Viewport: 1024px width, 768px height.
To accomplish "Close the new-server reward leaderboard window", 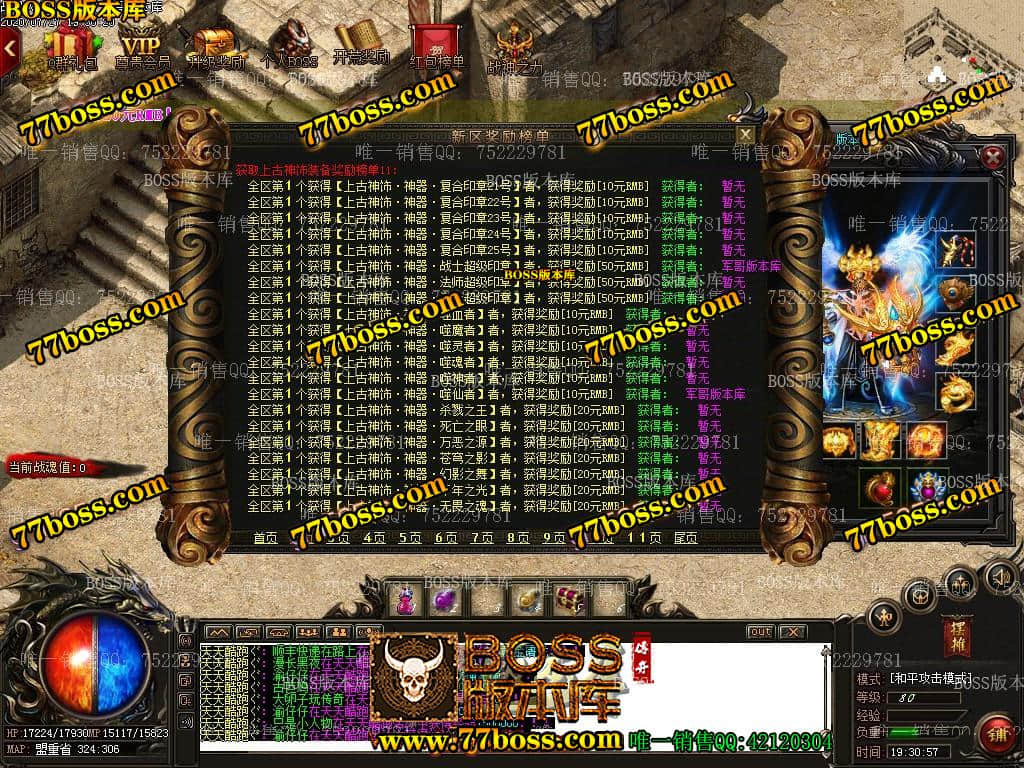I will click(745, 134).
